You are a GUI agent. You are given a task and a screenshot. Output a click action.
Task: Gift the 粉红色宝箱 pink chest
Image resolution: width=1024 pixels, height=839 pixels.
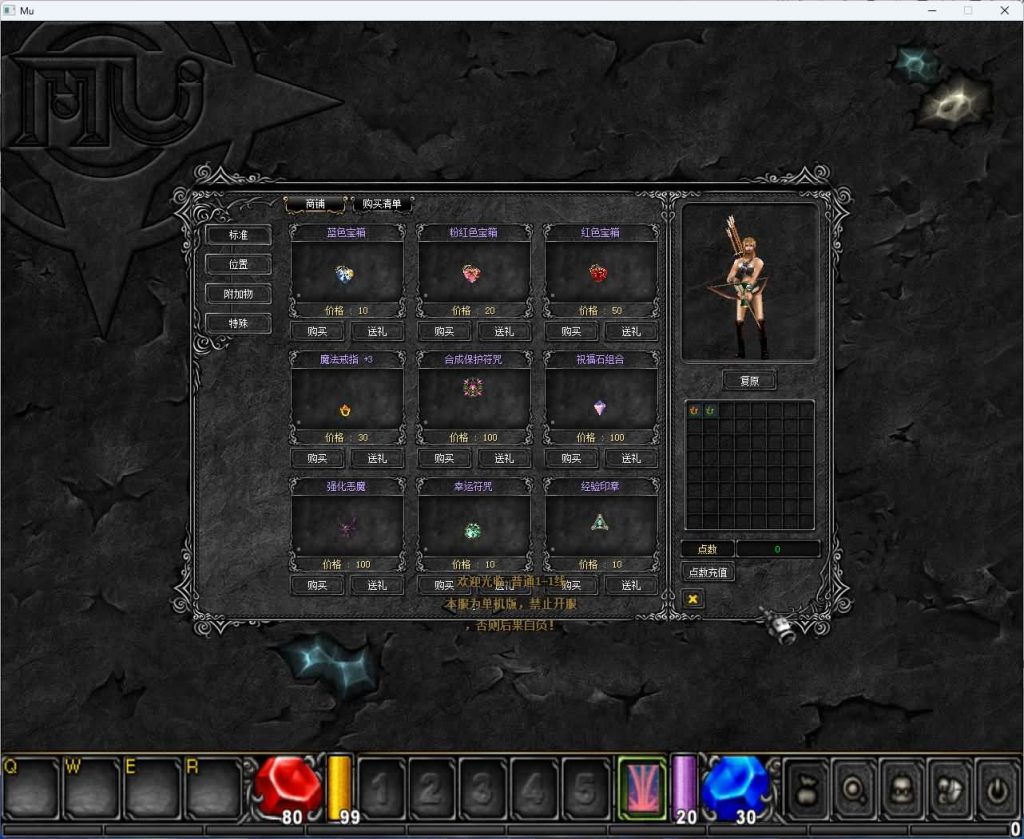click(x=504, y=332)
